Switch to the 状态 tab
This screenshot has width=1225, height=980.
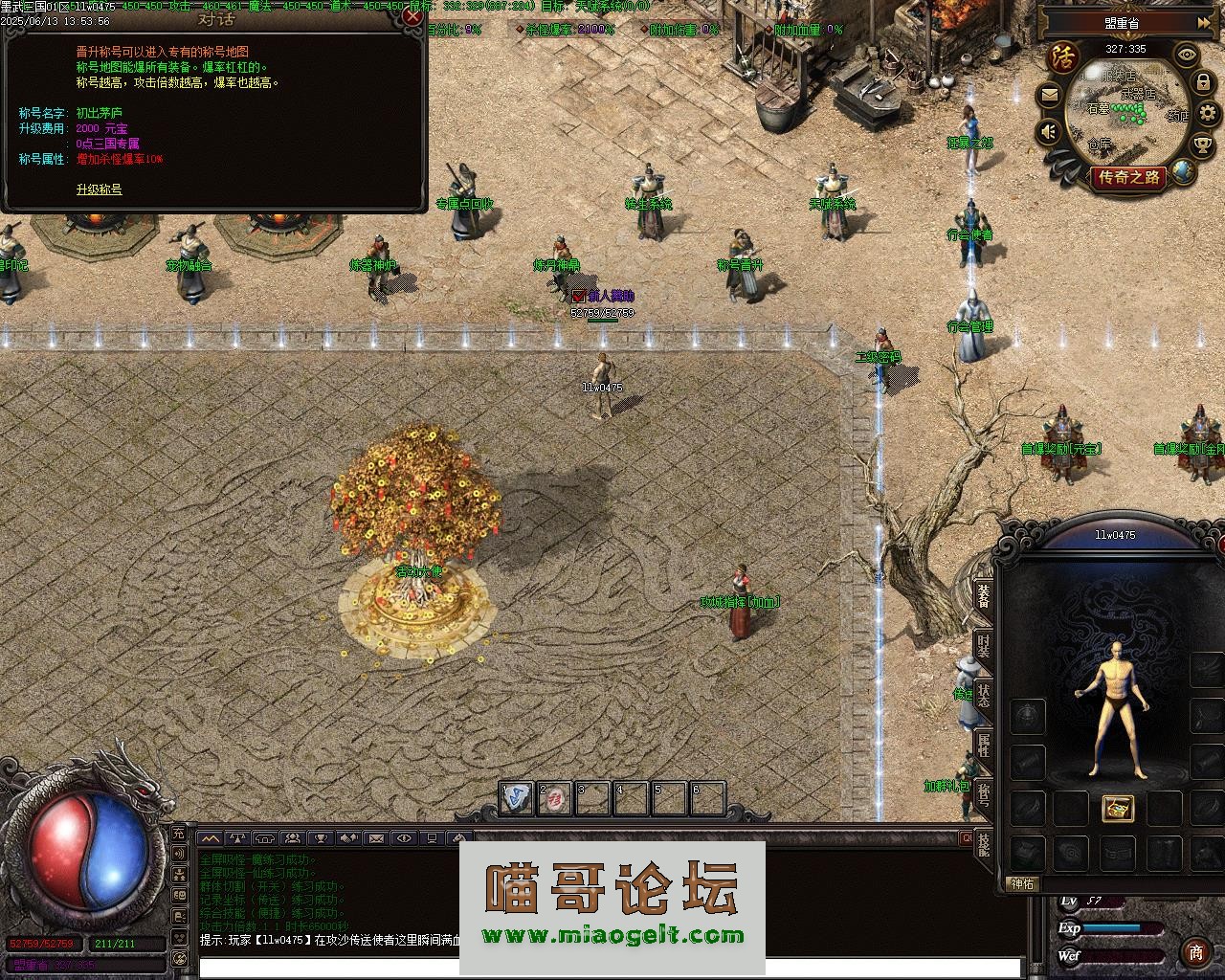point(983,696)
